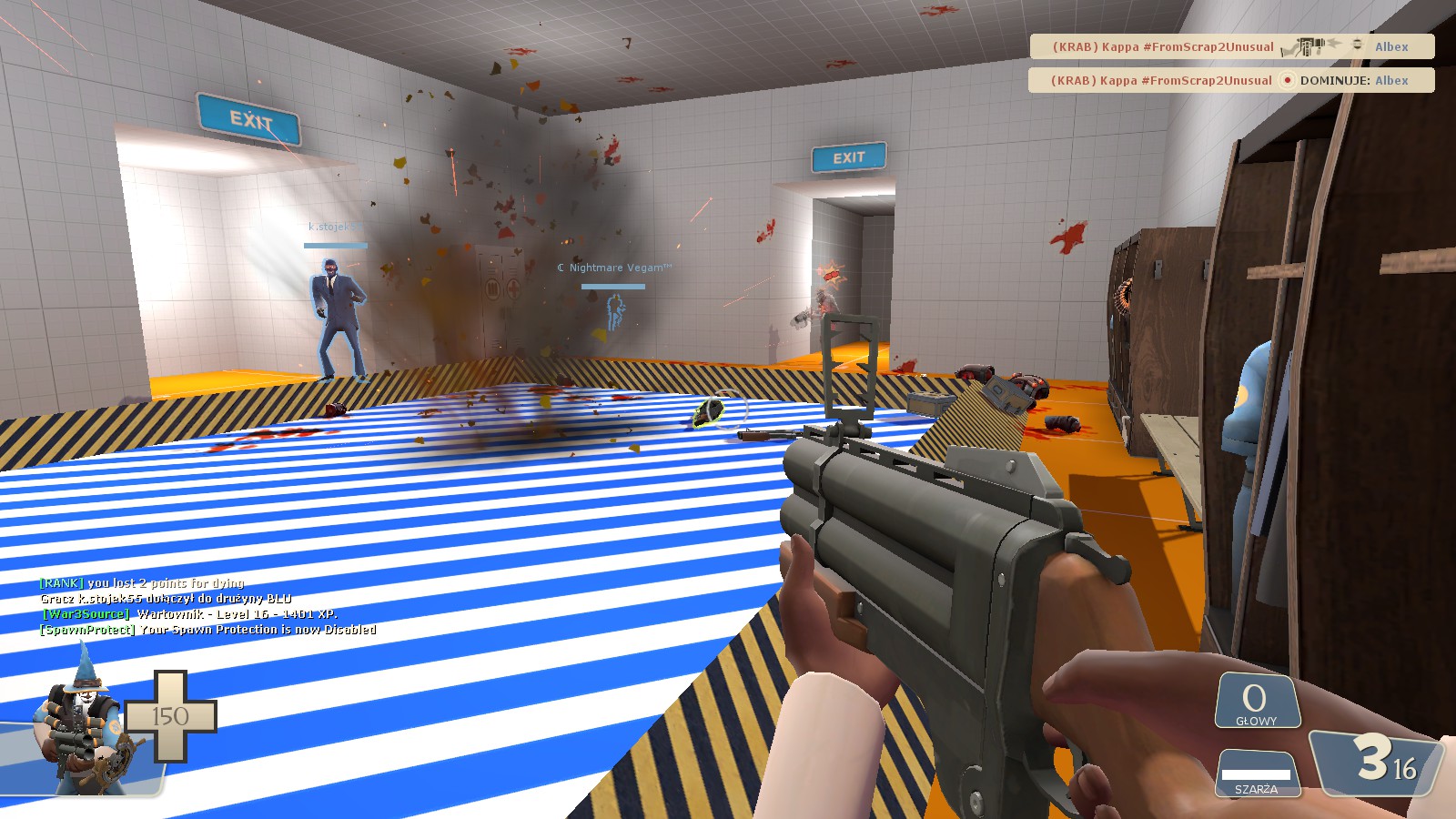Click the [SpawnProtect] disabled chat message
This screenshot has width=1456, height=819.
pos(208,630)
